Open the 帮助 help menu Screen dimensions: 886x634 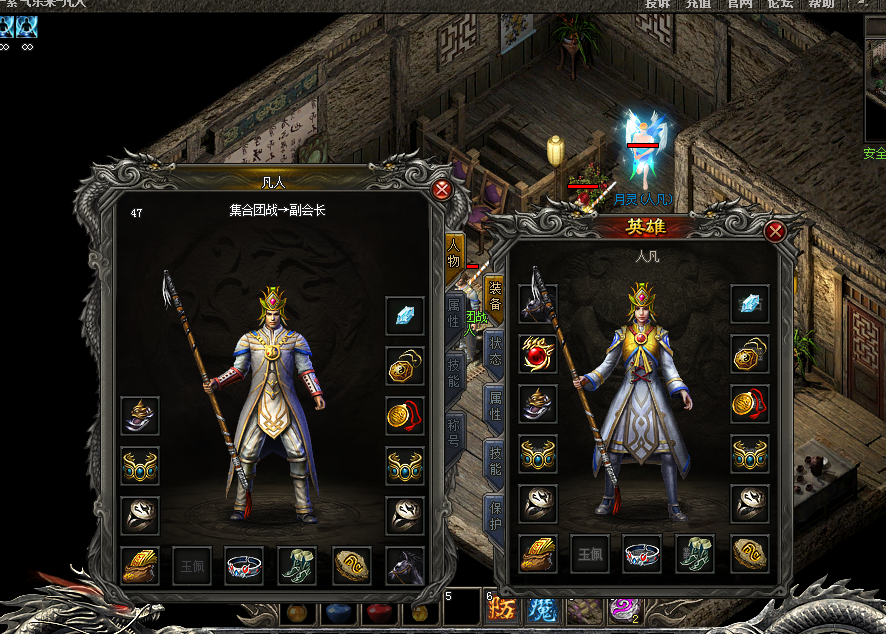[821, 5]
